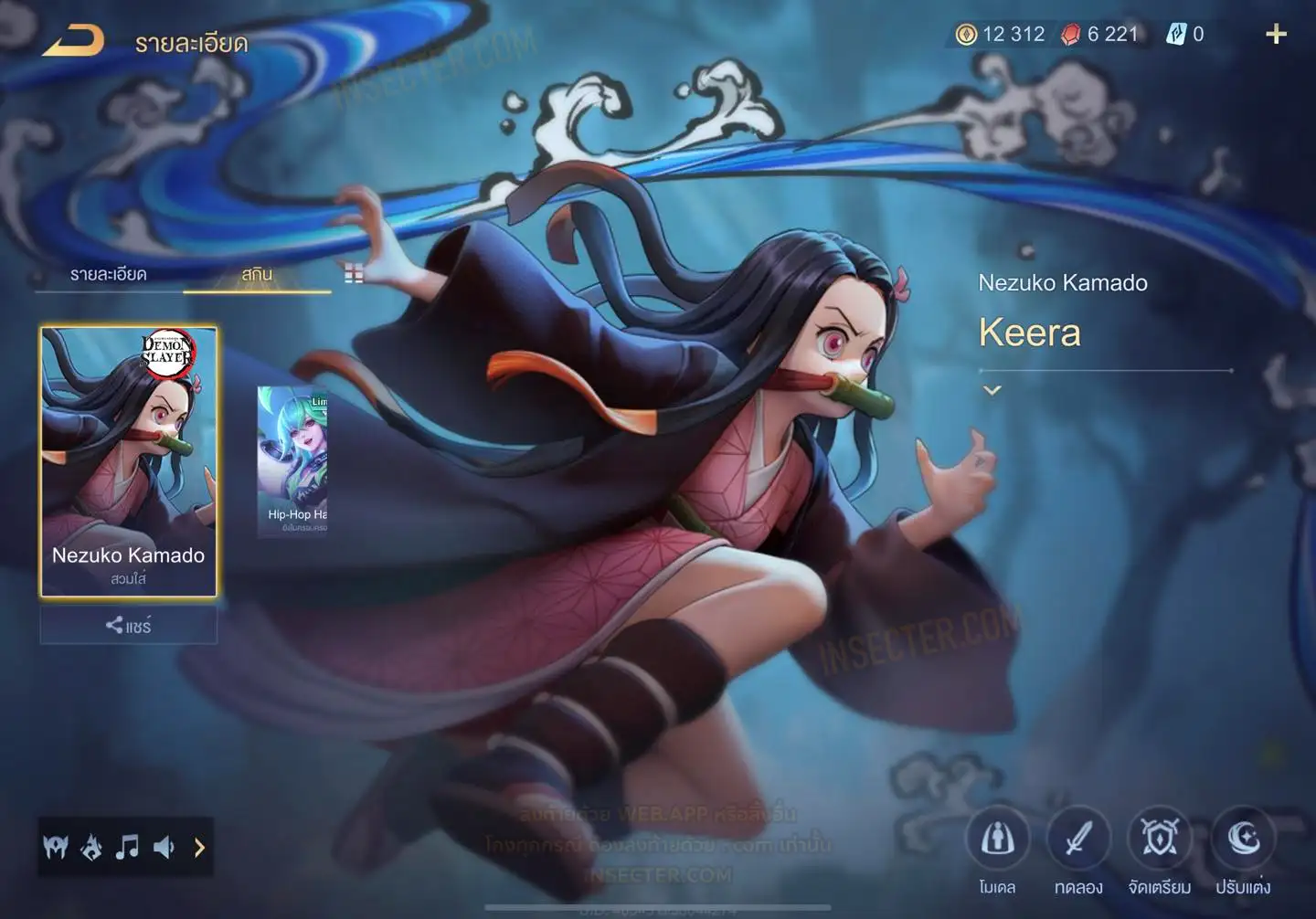
Task: Open the สกิน tab
Action: pos(257,274)
